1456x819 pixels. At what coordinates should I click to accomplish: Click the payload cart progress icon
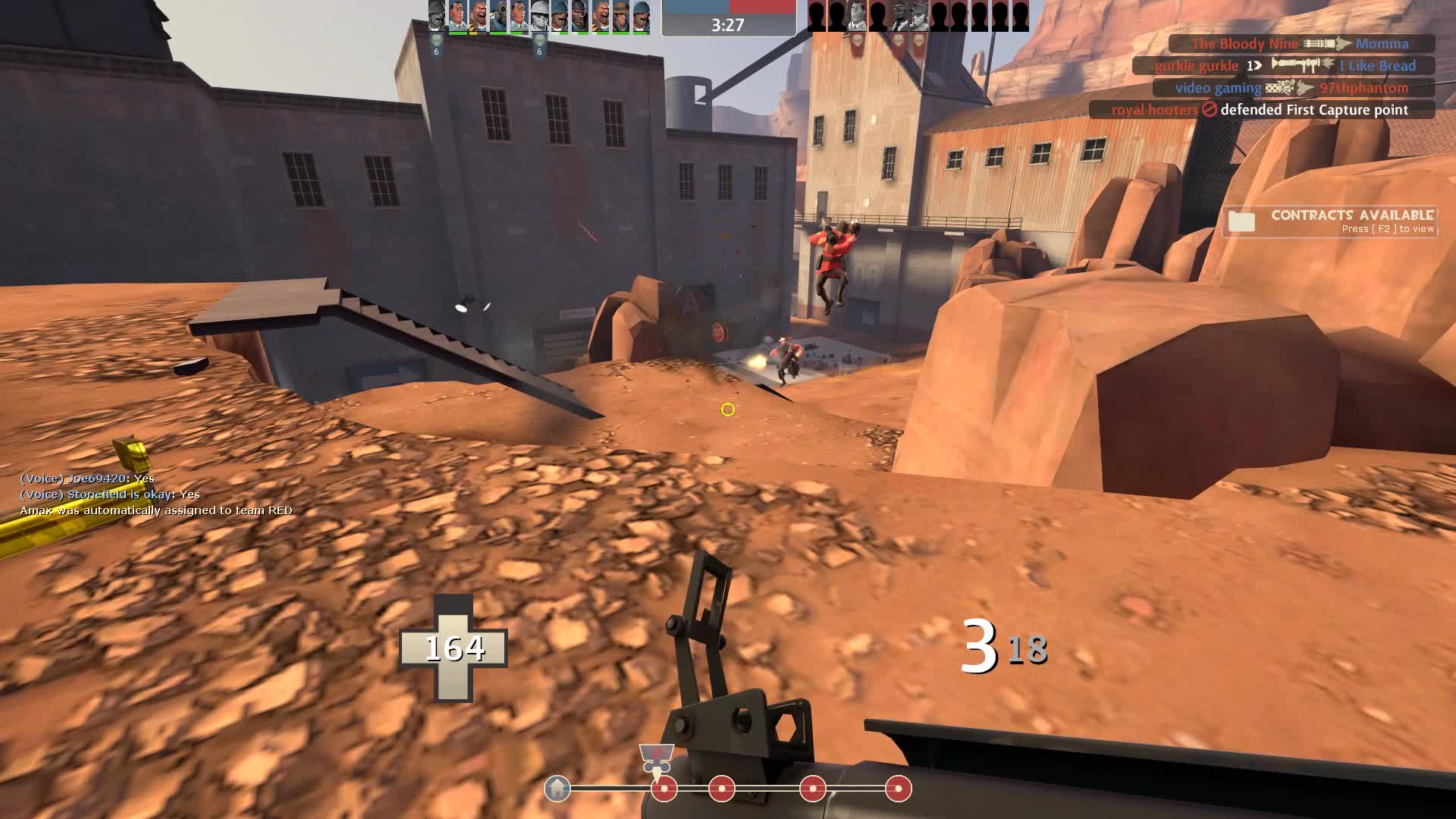[657, 757]
